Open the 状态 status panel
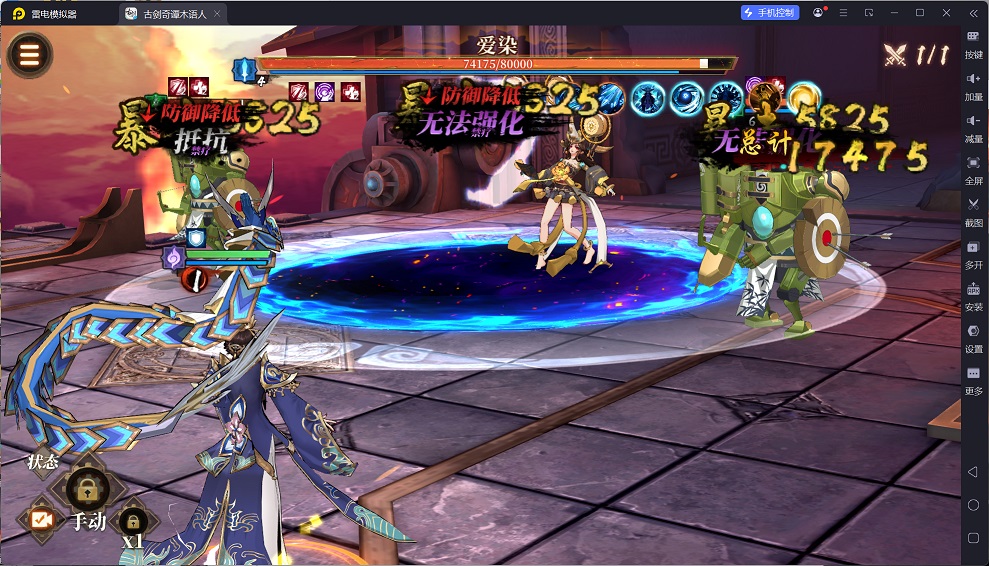This screenshot has height=566, width=989. [x=43, y=462]
